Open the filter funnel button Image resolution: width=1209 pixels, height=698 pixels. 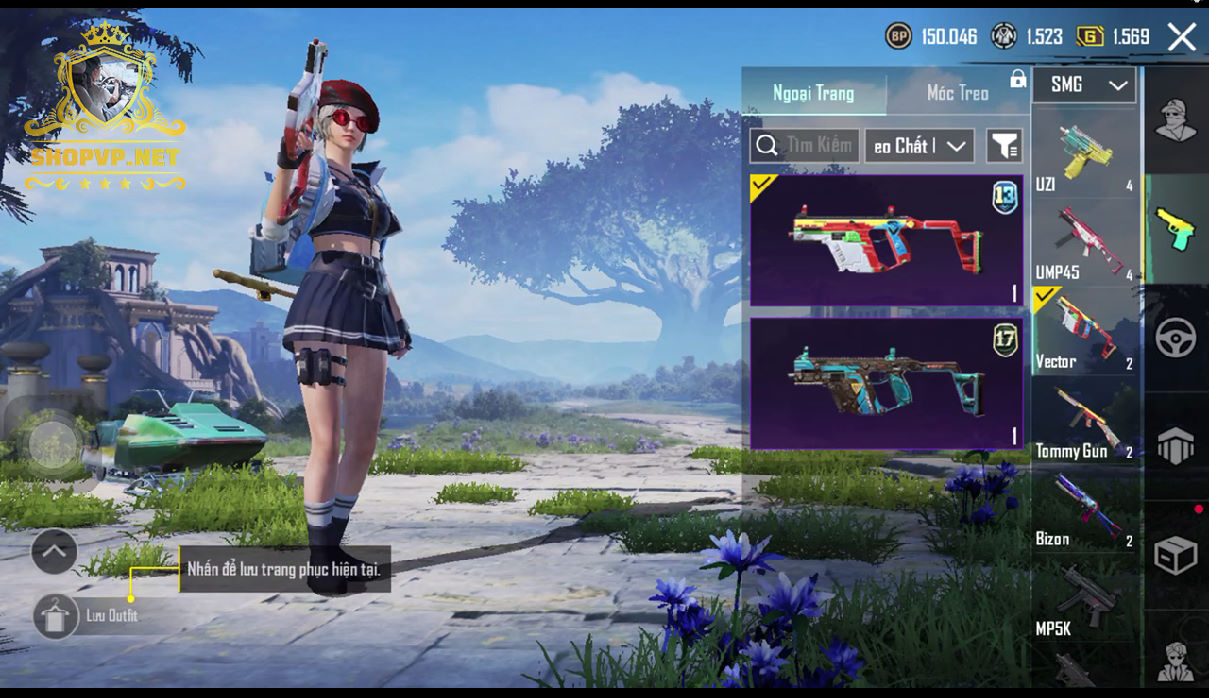1004,146
